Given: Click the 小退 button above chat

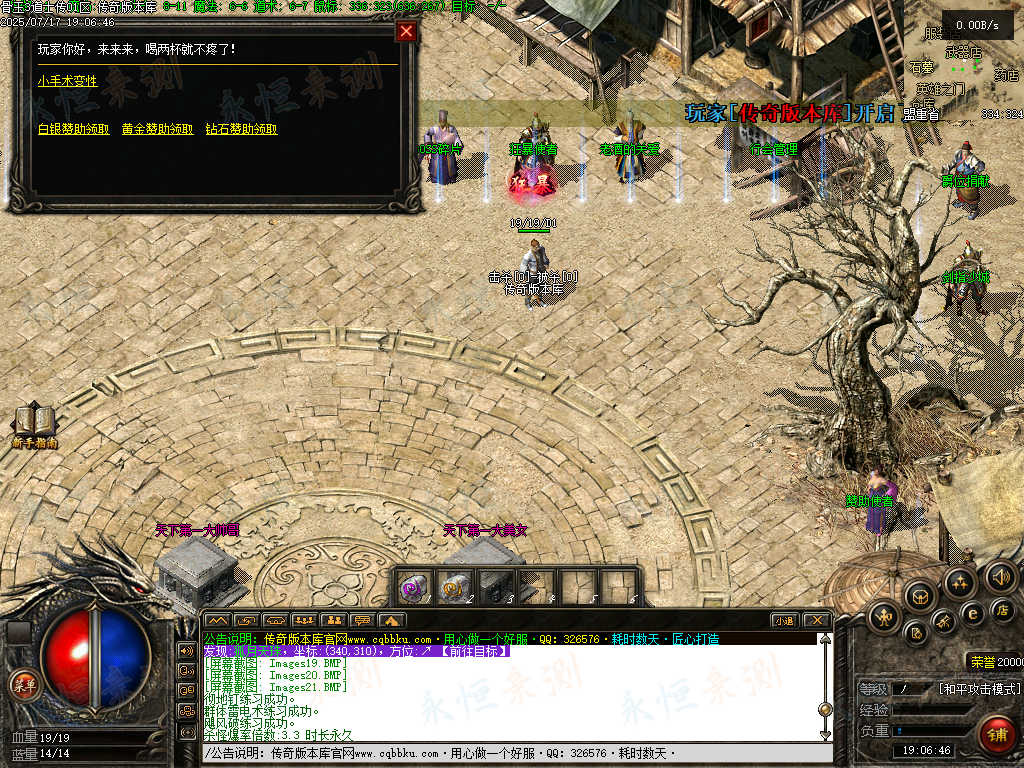Looking at the screenshot, I should point(784,620).
